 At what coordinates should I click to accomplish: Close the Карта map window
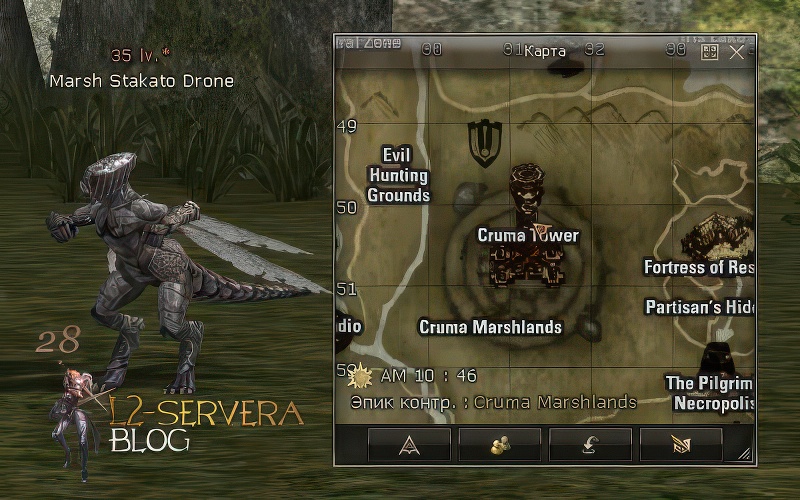(737, 52)
